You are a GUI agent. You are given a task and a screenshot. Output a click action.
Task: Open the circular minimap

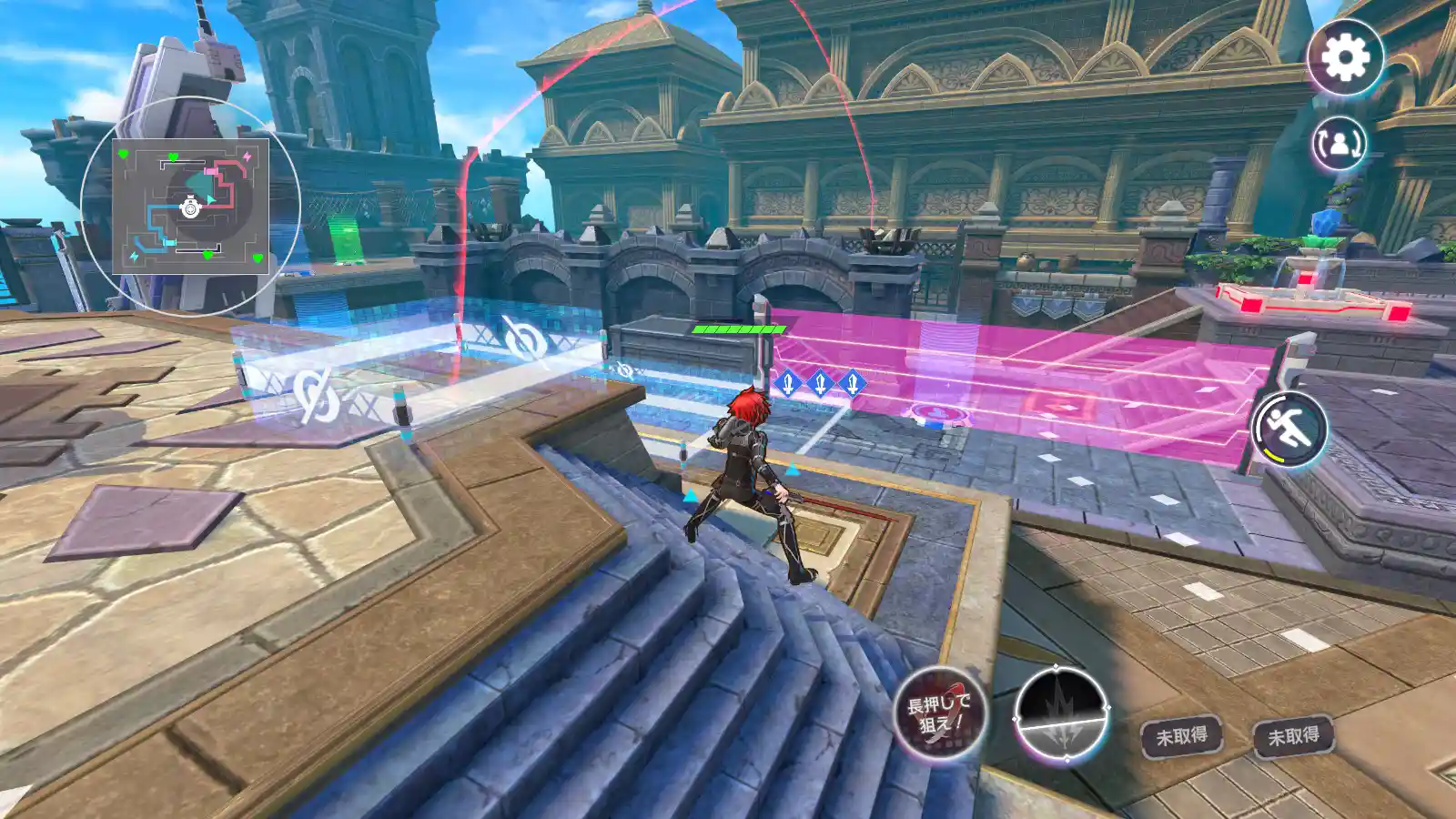point(190,207)
